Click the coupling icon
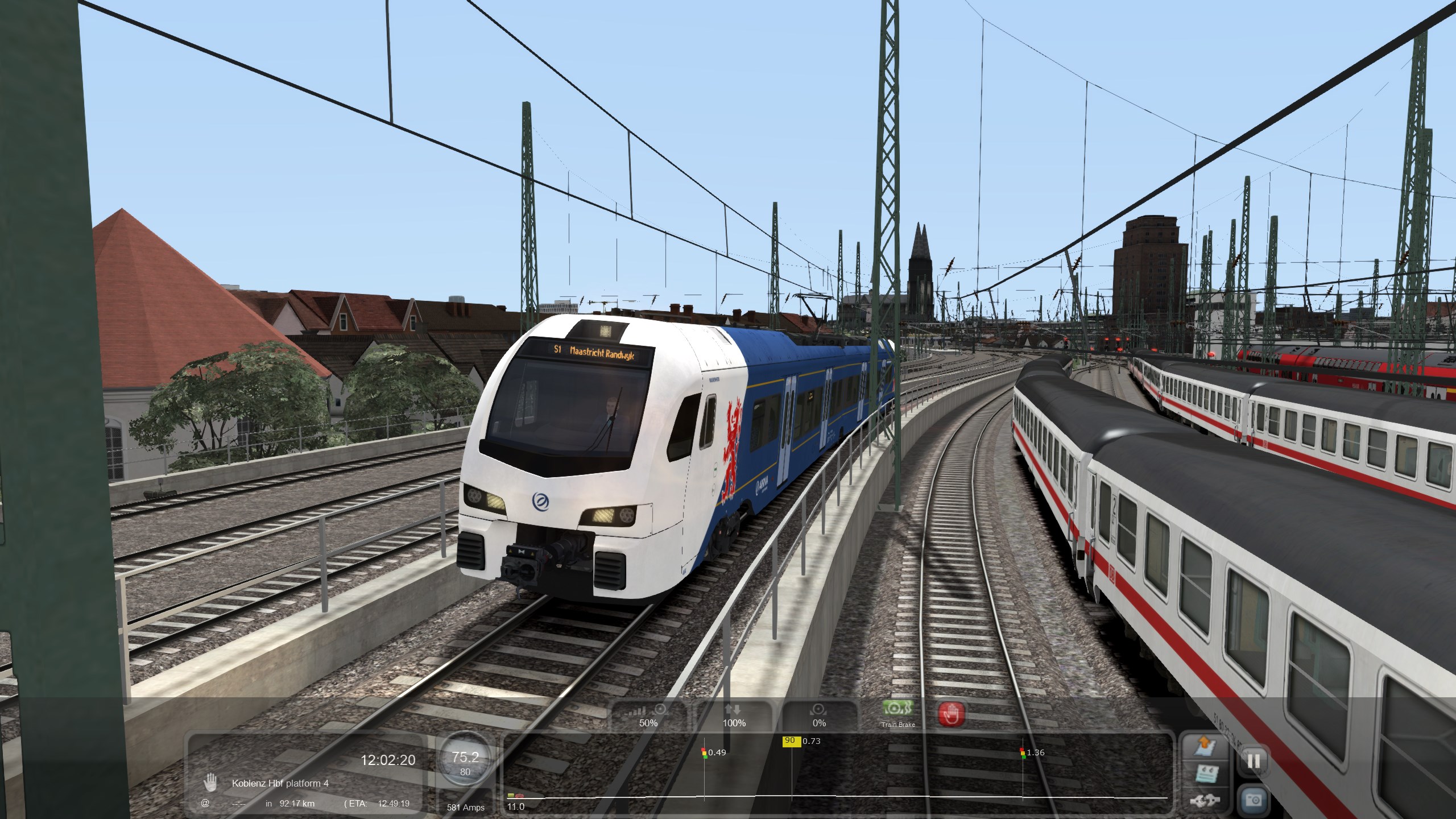The width and height of the screenshot is (1456, 819). pos(1205,801)
